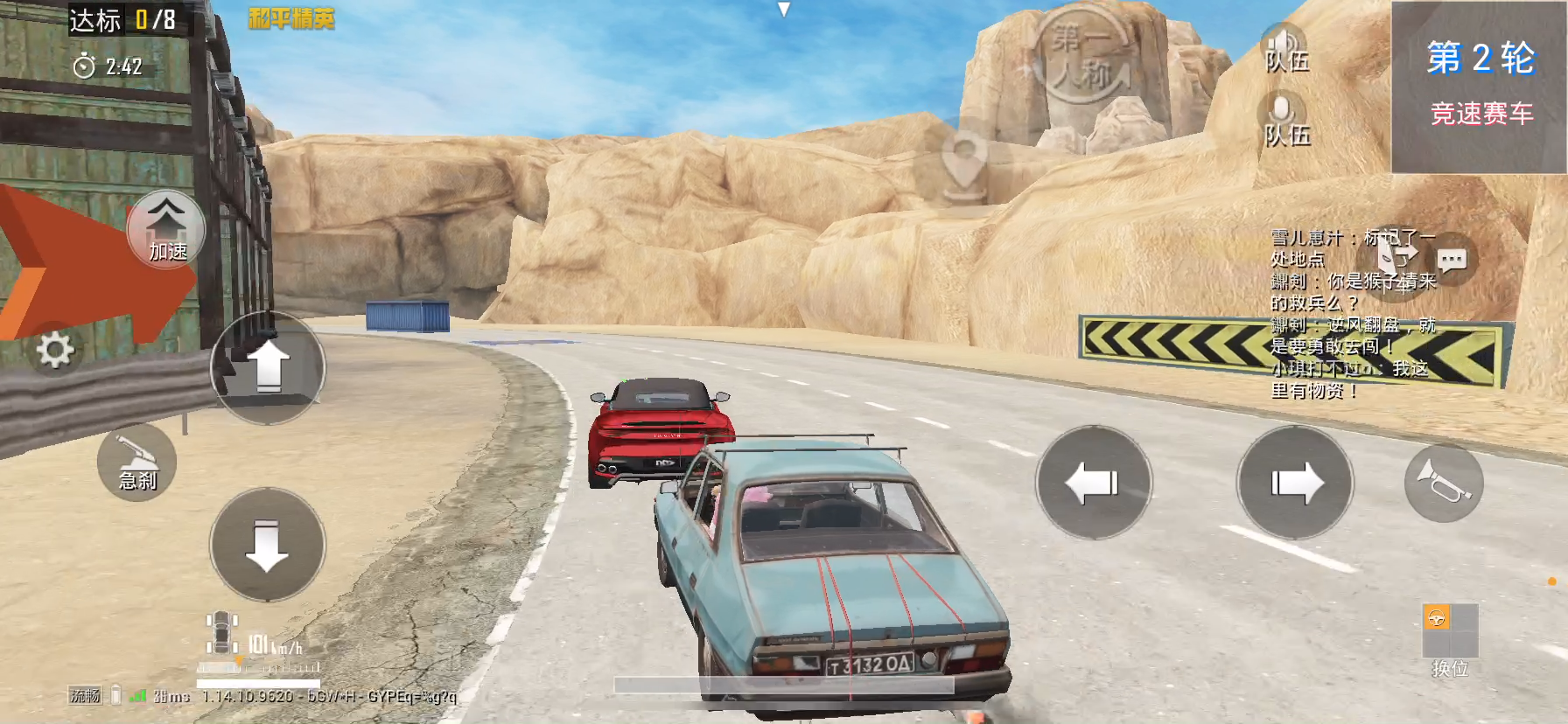Tap the down arrow to reverse
Screen dimensions: 1568x724
point(268,545)
